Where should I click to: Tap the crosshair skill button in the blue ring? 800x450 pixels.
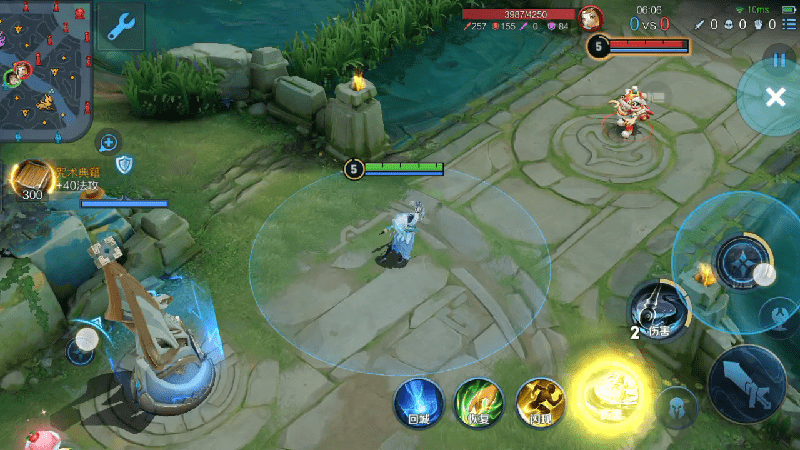(x=740, y=264)
